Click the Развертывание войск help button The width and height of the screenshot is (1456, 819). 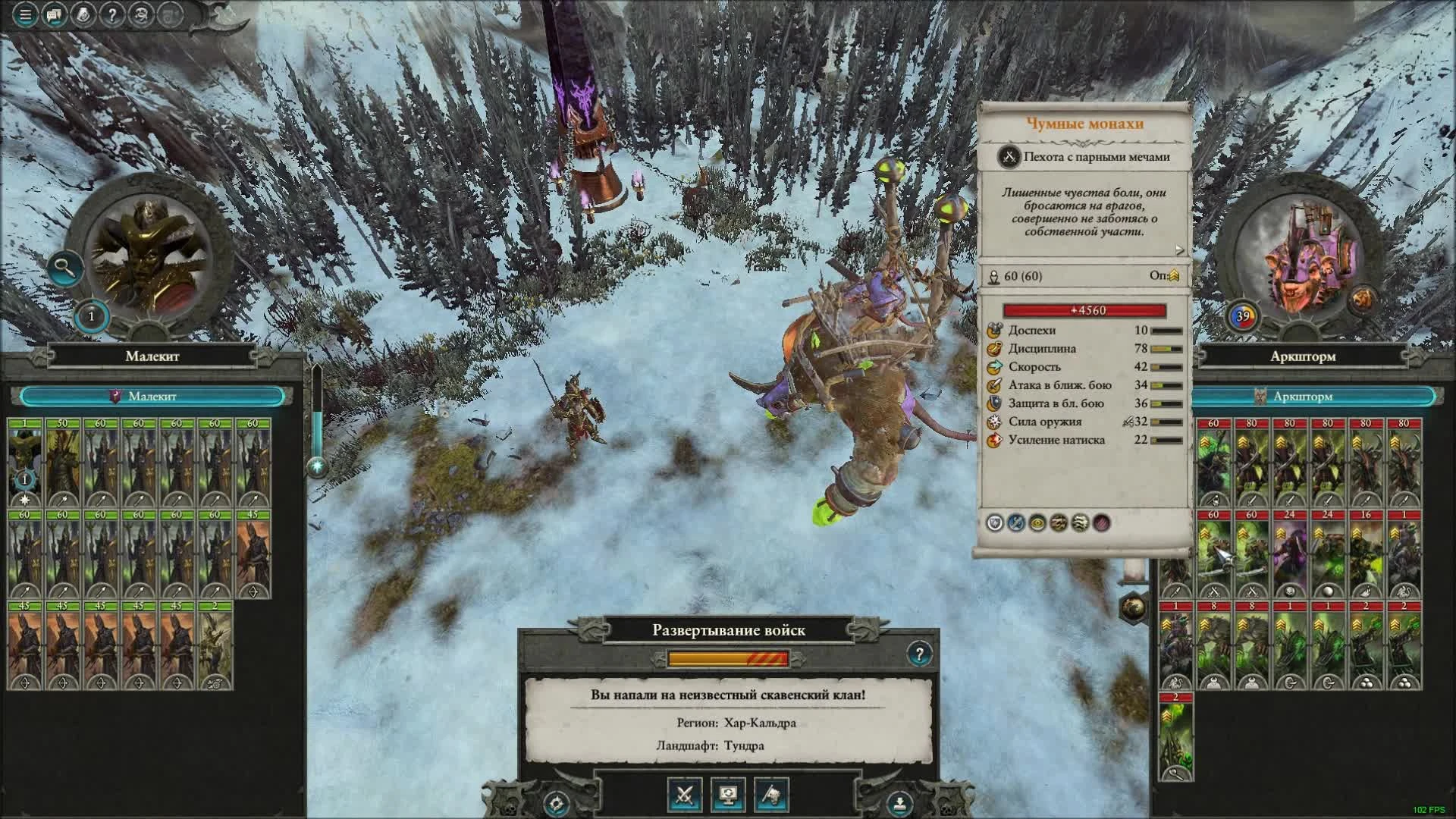(x=920, y=652)
